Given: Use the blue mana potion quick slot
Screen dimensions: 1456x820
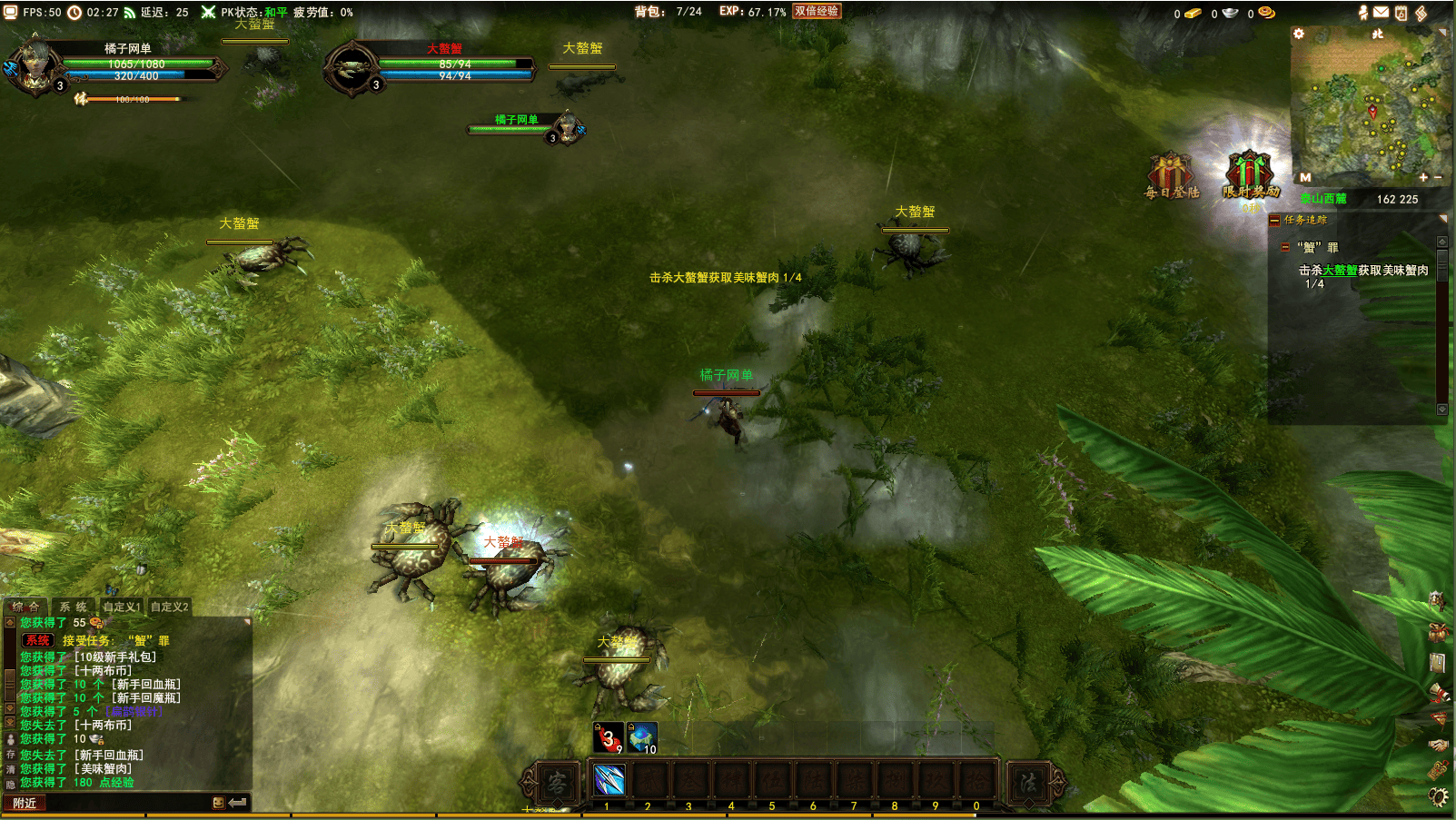Looking at the screenshot, I should [641, 737].
